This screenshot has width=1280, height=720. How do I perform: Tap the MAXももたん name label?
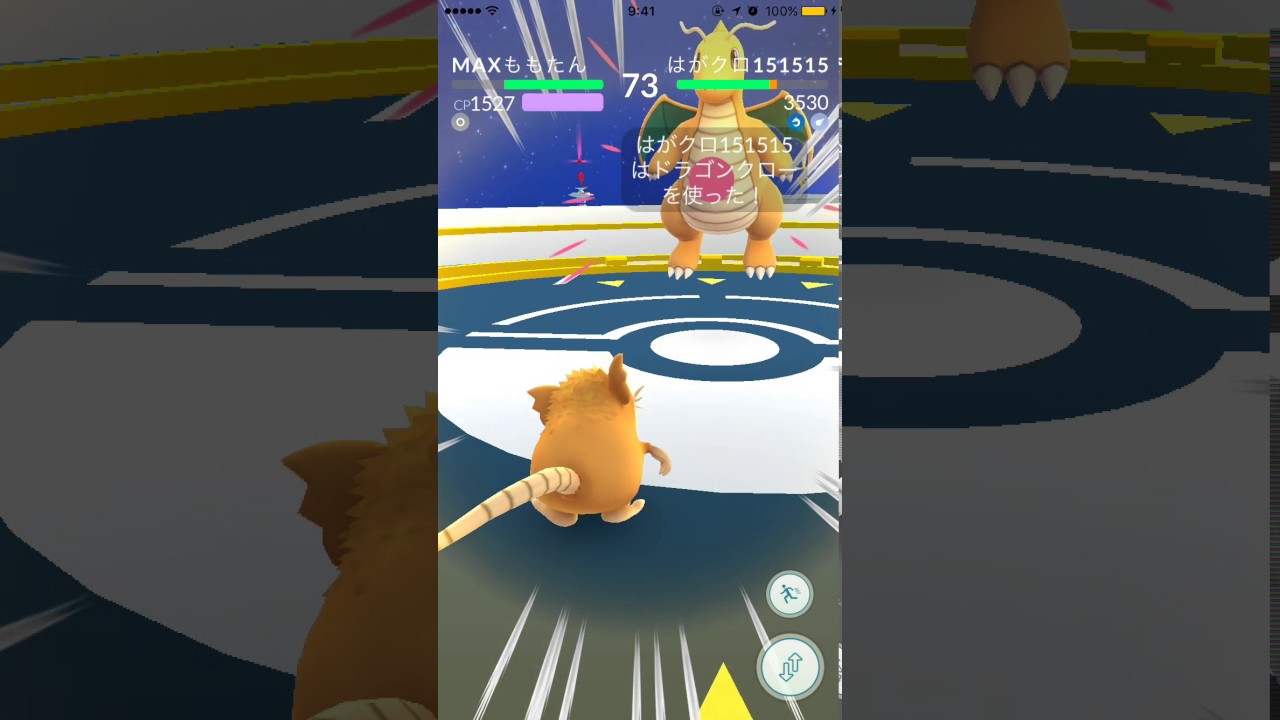point(518,63)
